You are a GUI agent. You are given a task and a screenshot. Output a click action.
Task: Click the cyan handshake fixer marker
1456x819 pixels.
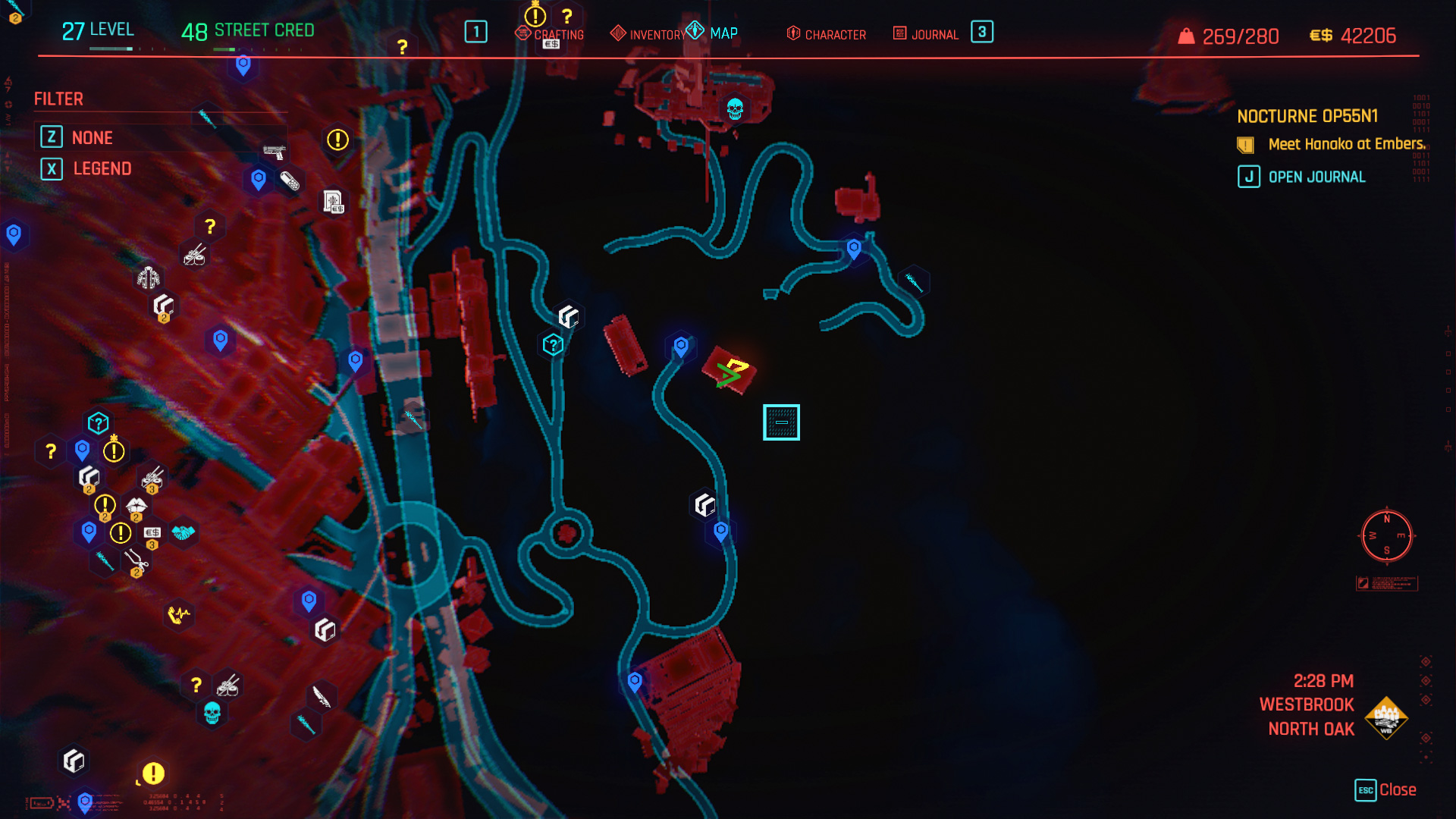(x=183, y=533)
